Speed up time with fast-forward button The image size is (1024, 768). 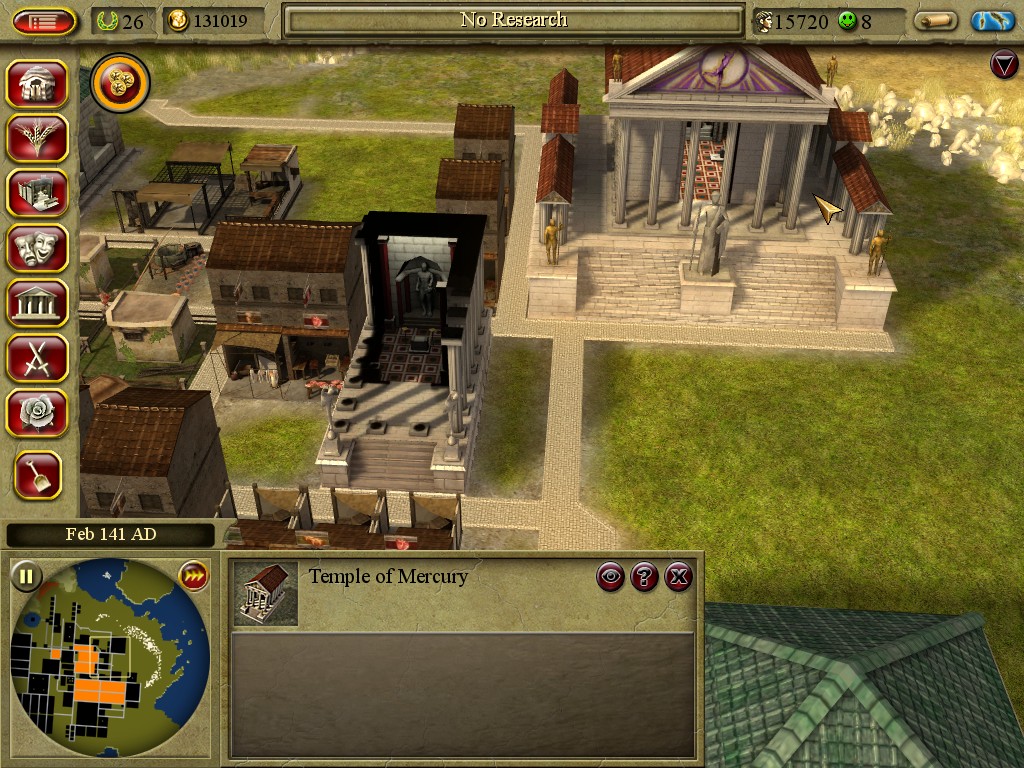pyautogui.click(x=192, y=576)
